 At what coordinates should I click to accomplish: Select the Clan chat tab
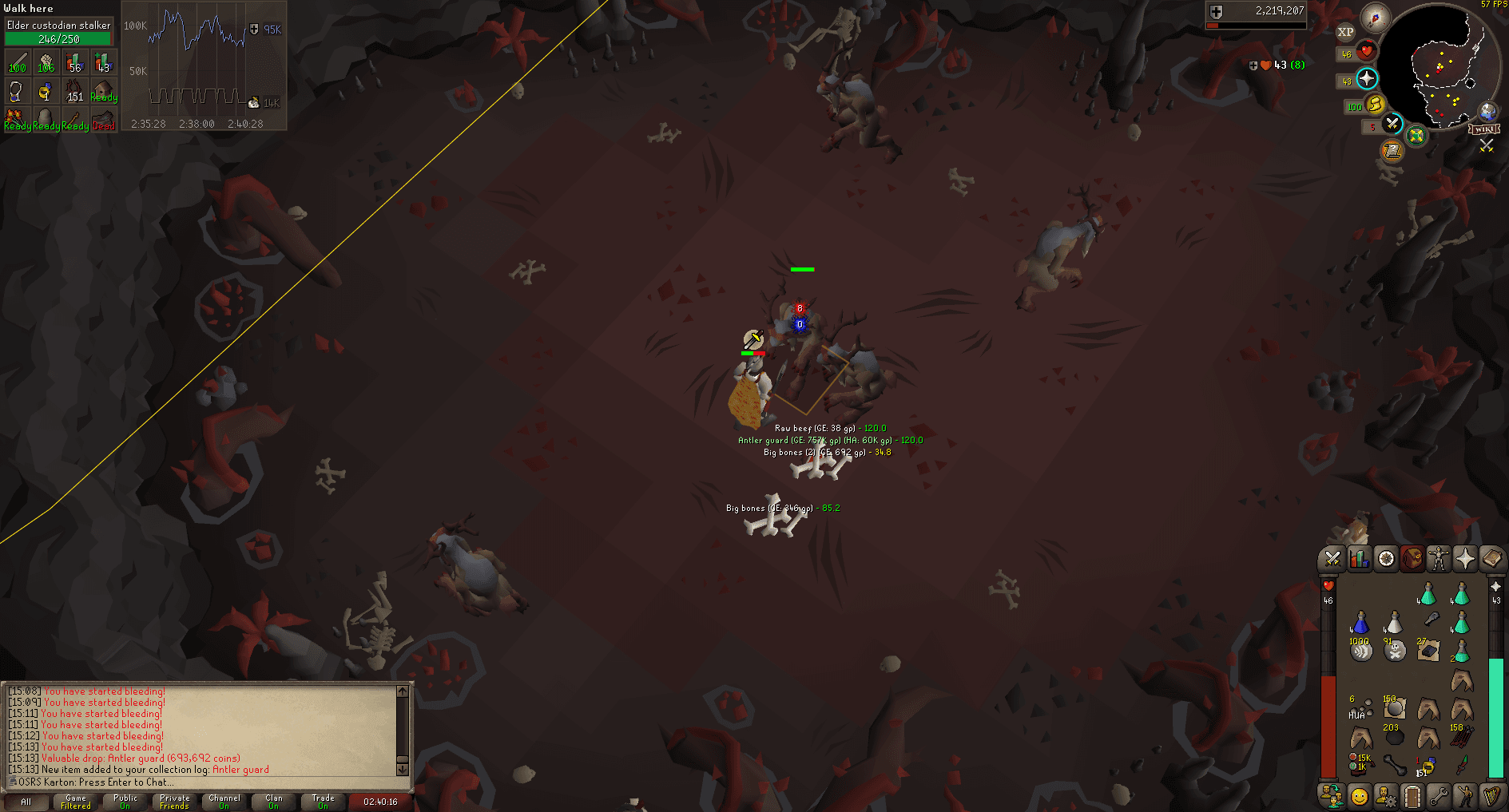coord(272,802)
